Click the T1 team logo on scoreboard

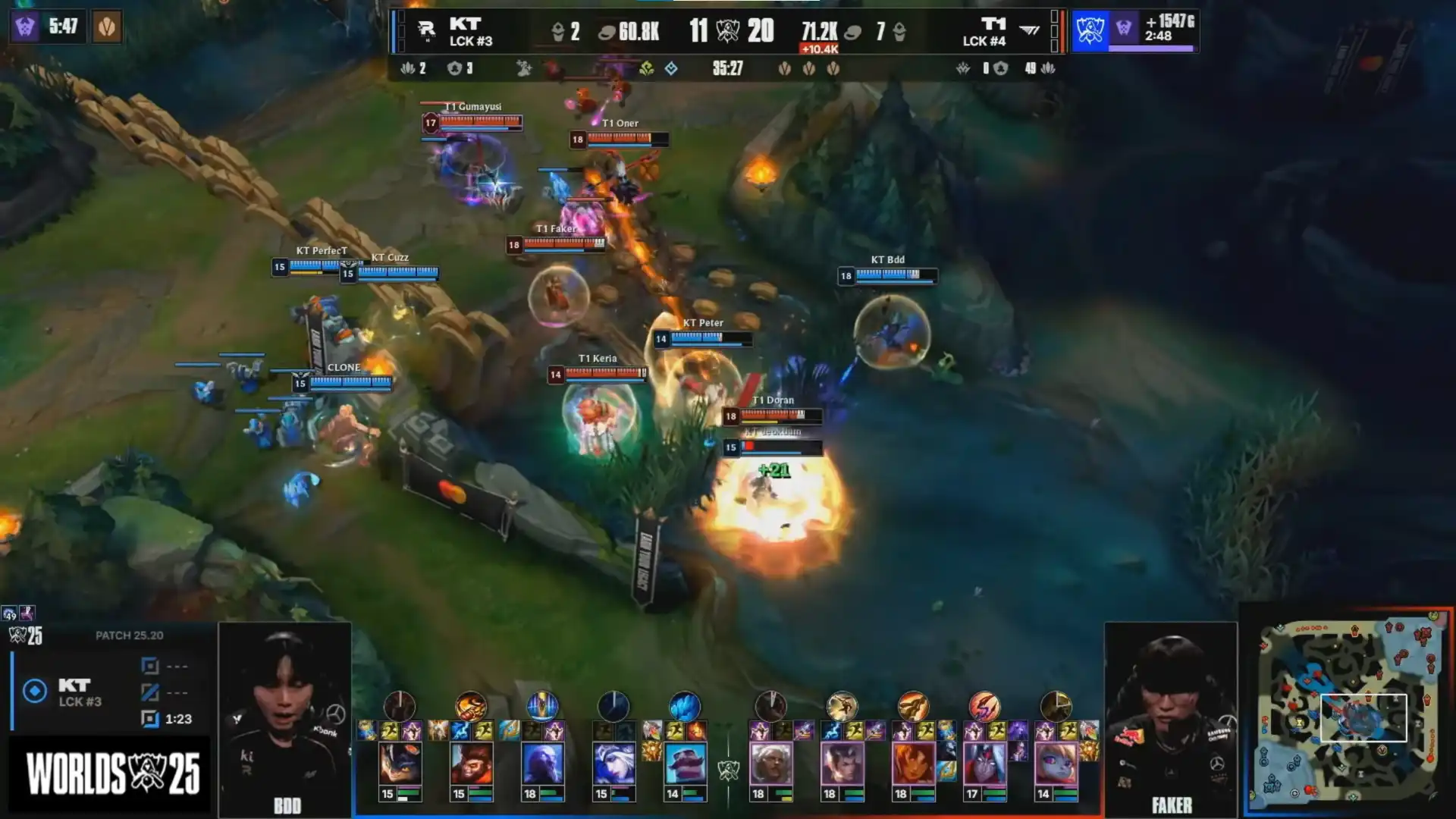(x=1029, y=30)
